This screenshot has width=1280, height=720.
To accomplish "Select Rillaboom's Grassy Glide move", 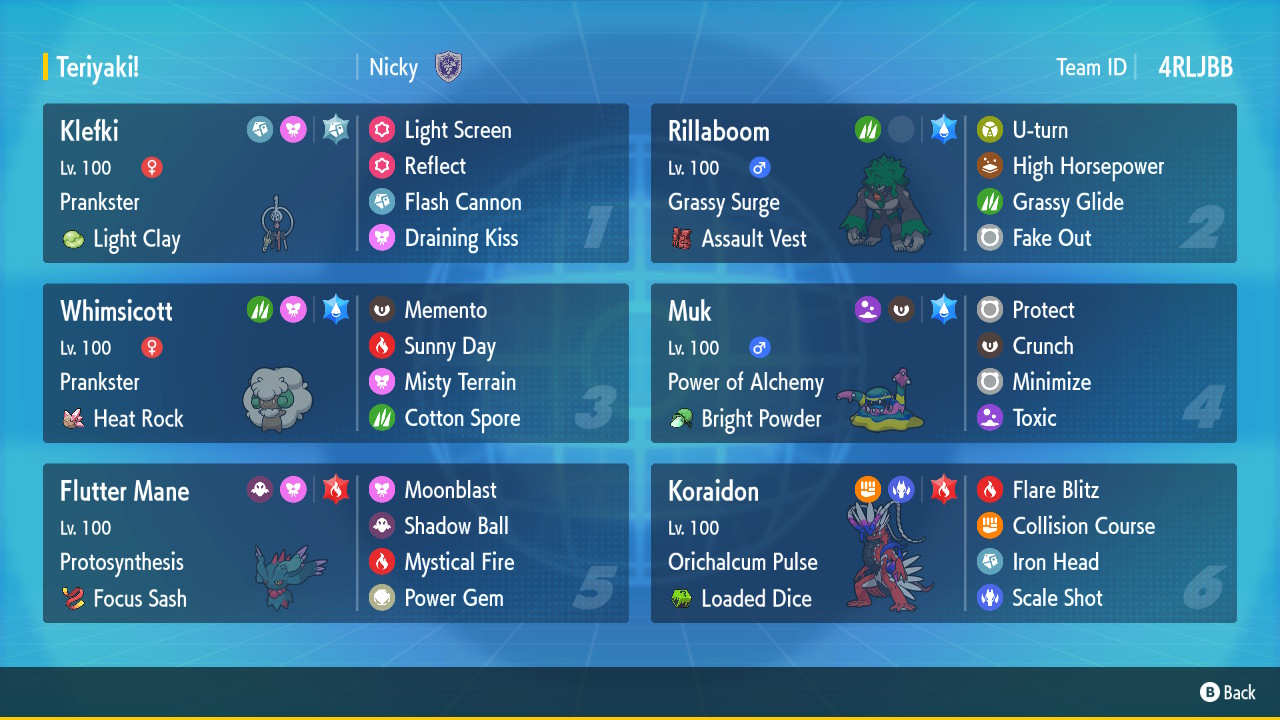I will [x=1067, y=202].
